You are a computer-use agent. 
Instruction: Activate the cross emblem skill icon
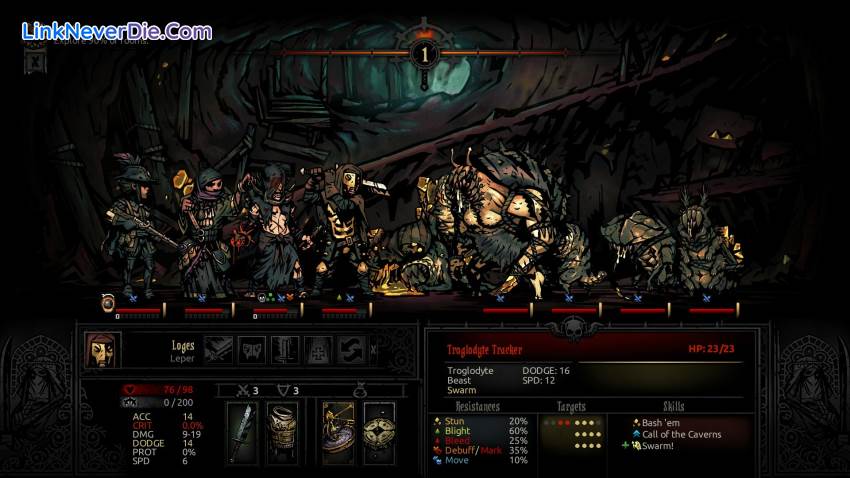tap(317, 349)
